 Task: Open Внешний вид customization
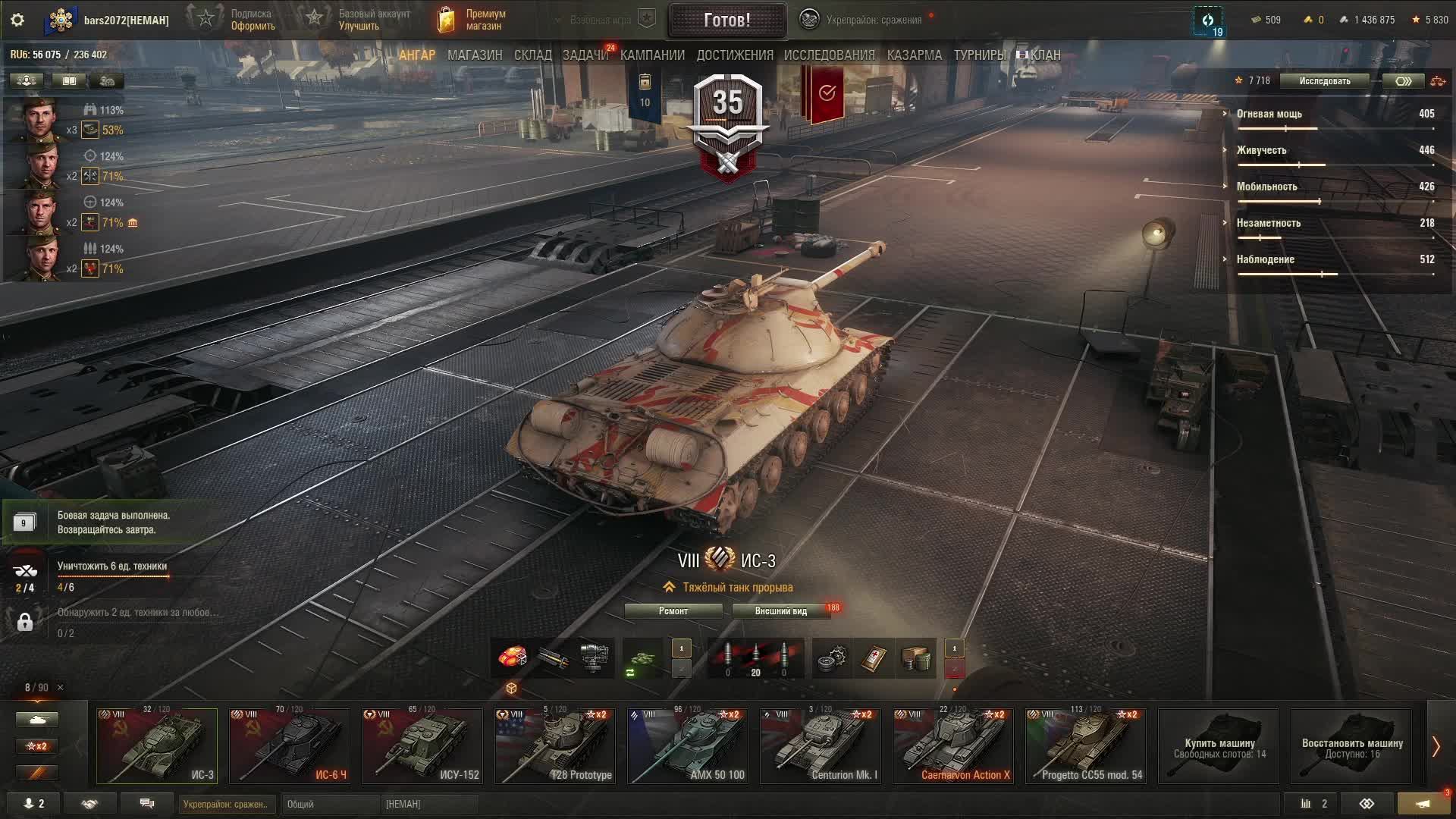point(780,611)
